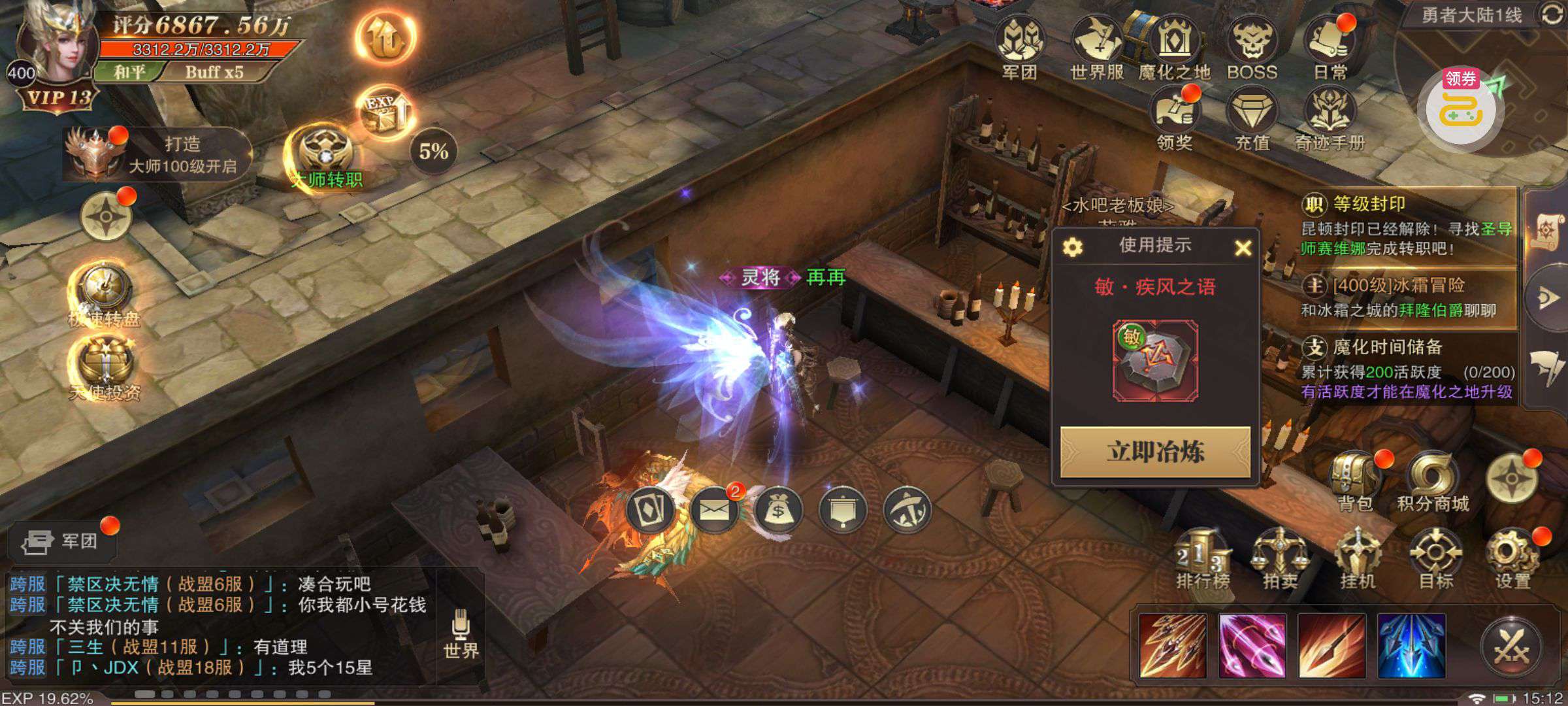Visit the 积分商城 points shop
The height and width of the screenshot is (706, 1568).
(x=1433, y=480)
